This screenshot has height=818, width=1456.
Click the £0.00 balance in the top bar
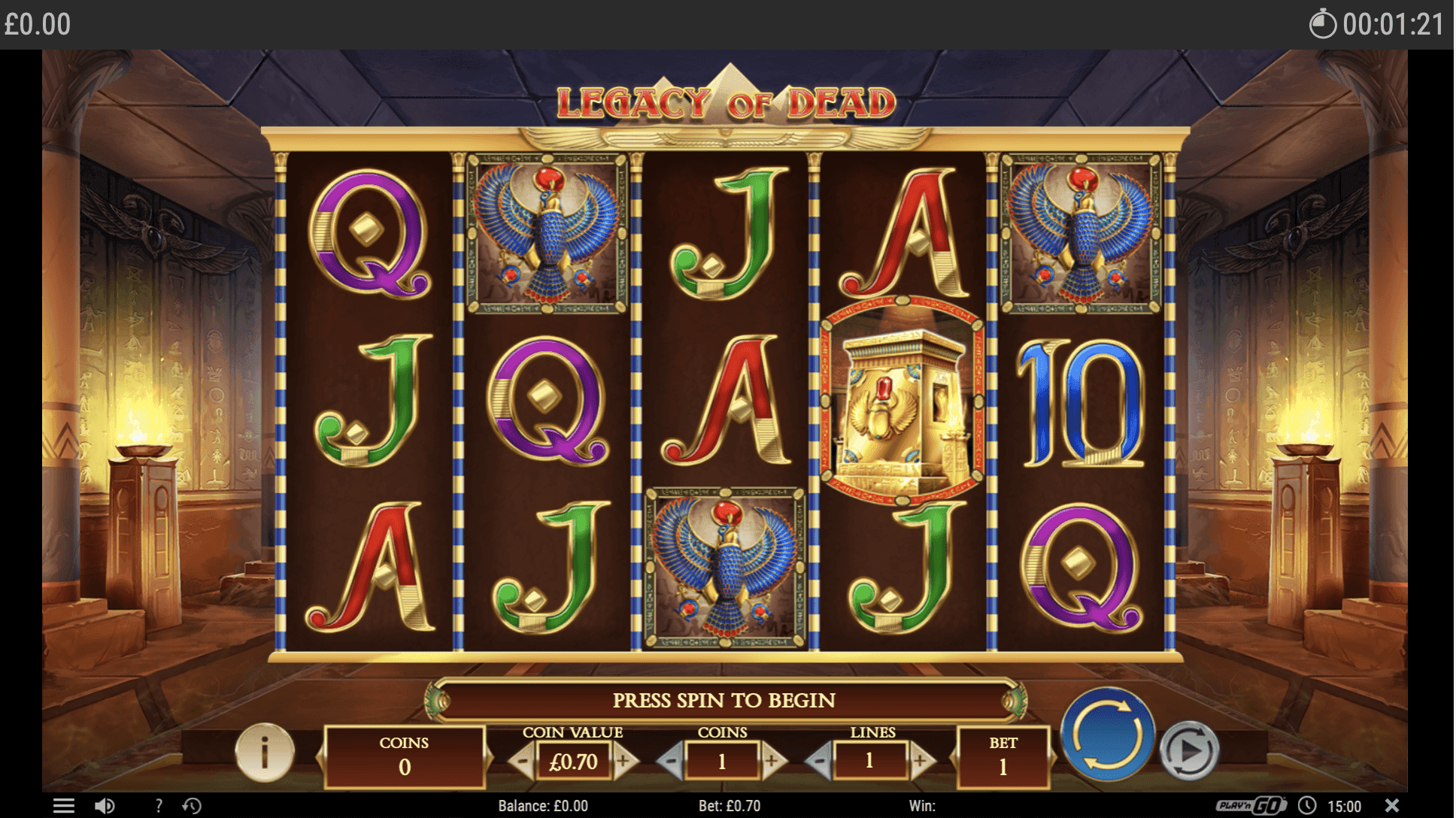tap(36, 23)
